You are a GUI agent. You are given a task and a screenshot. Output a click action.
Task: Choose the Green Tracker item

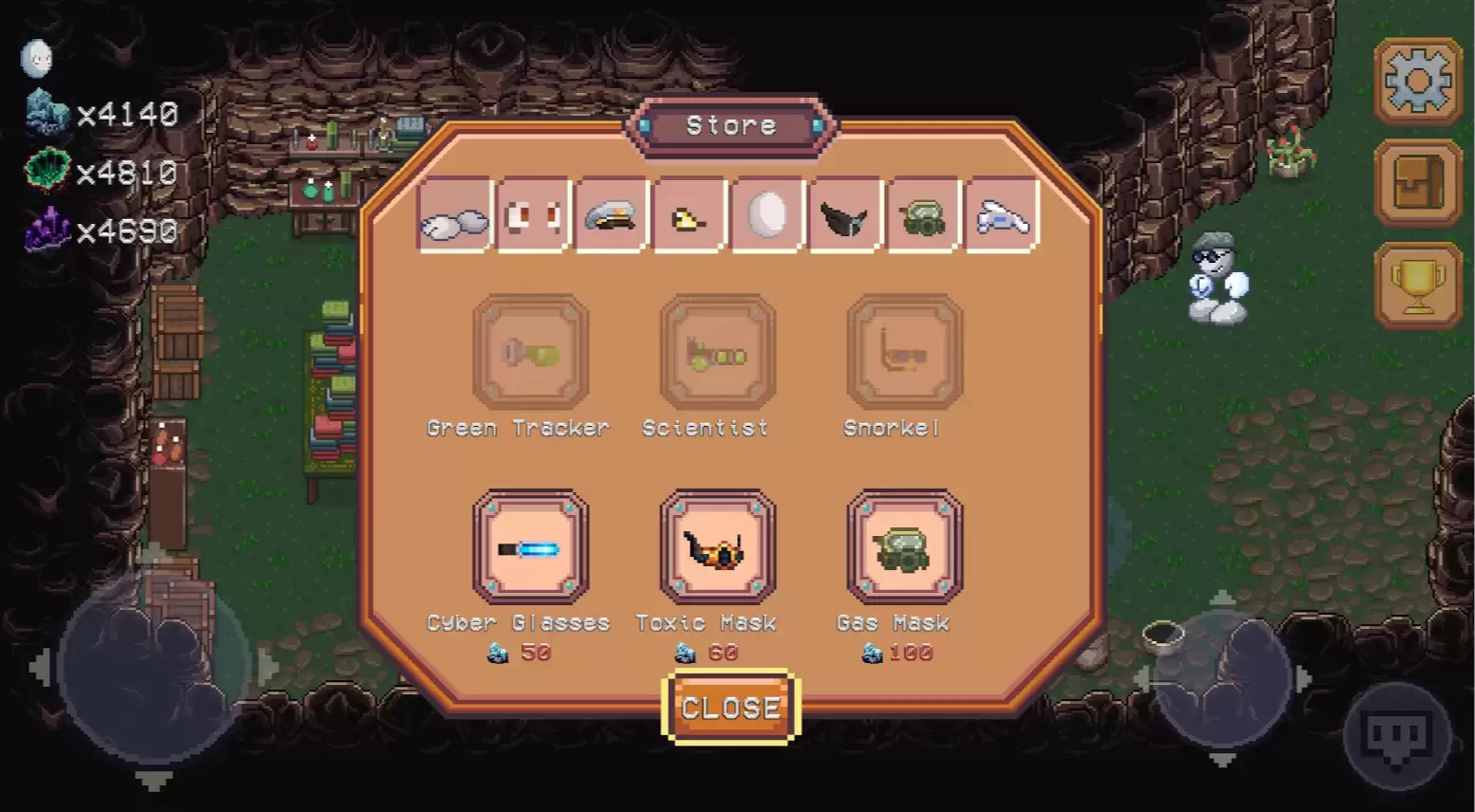[x=530, y=353]
